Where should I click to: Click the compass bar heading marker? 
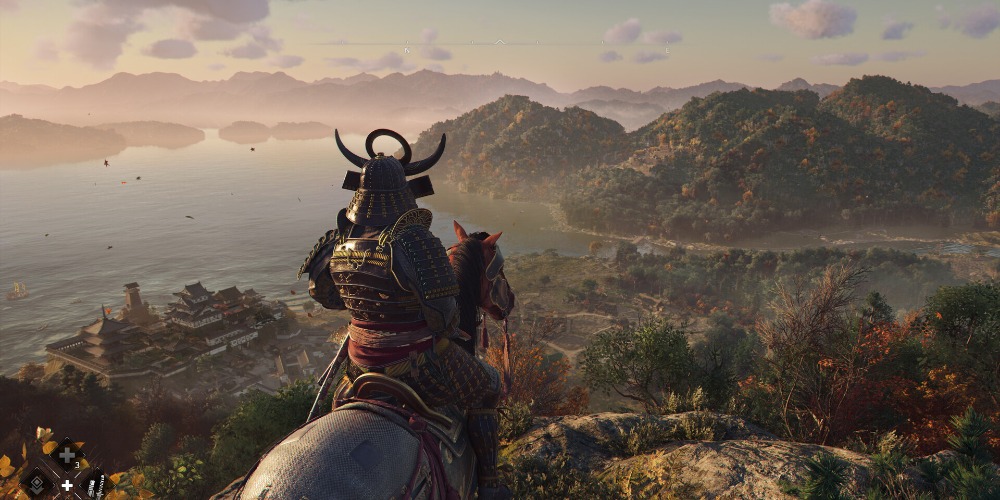500,42
